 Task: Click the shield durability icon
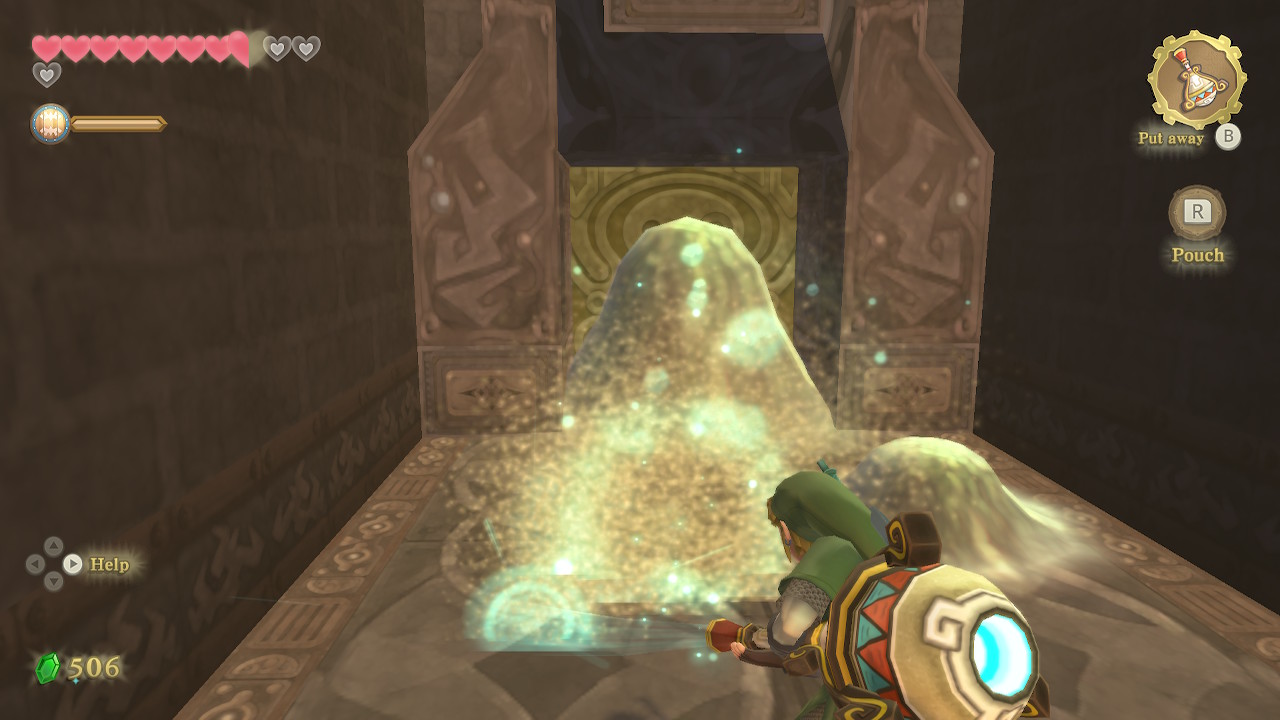click(x=50, y=124)
